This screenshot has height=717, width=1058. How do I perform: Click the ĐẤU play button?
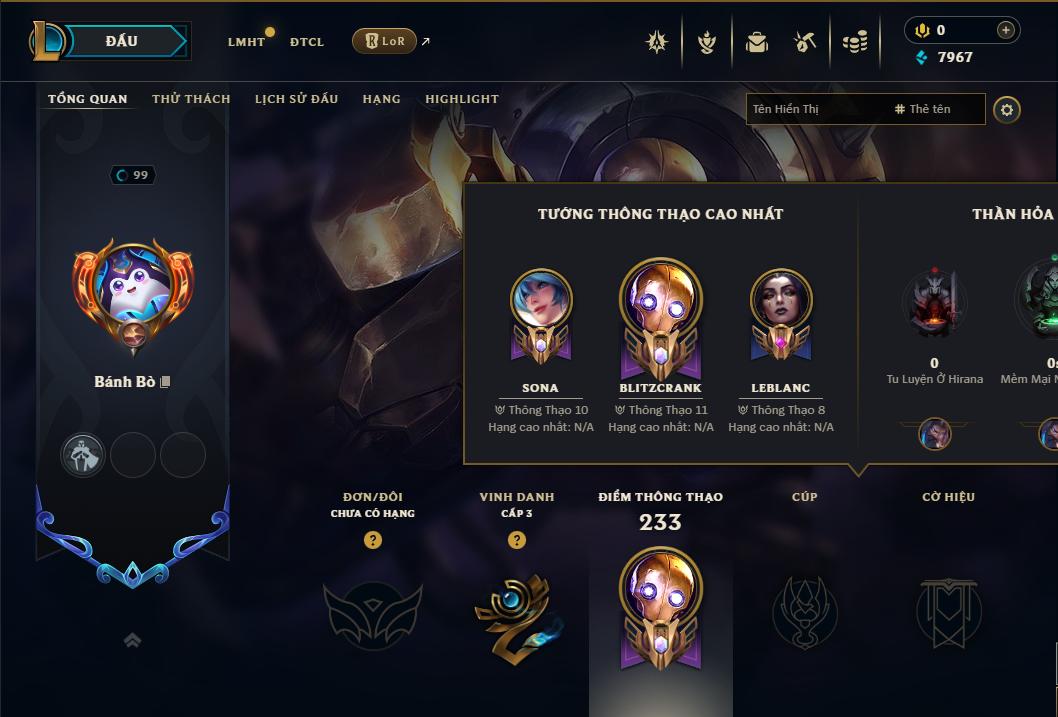click(121, 41)
